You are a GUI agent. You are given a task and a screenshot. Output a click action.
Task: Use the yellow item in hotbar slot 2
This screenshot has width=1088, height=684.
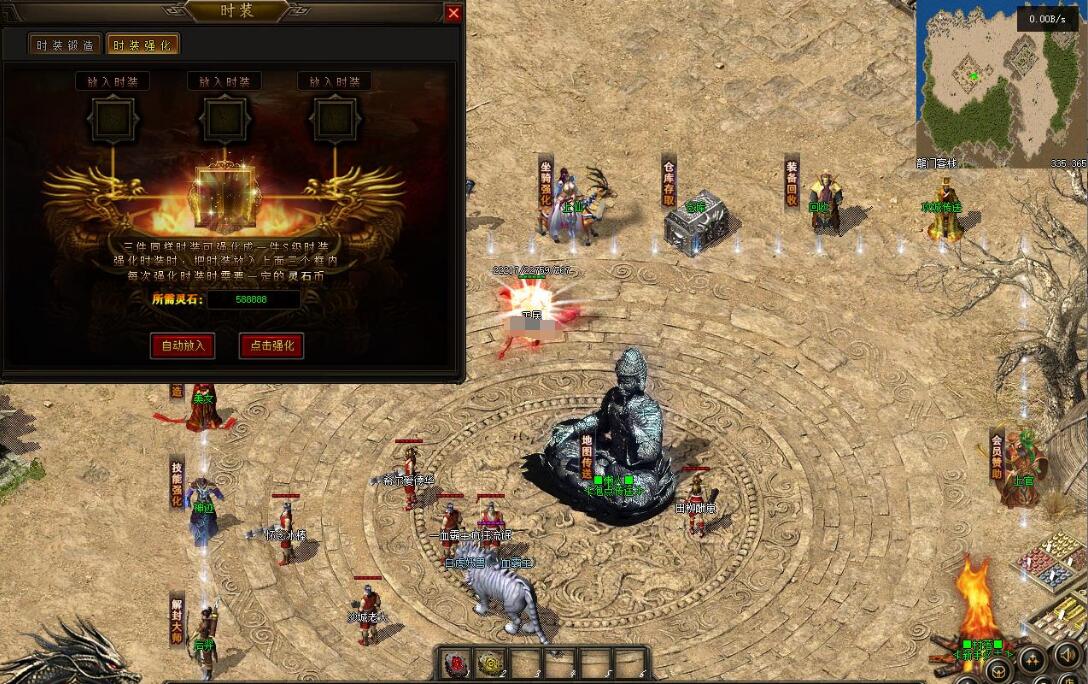coord(492,663)
